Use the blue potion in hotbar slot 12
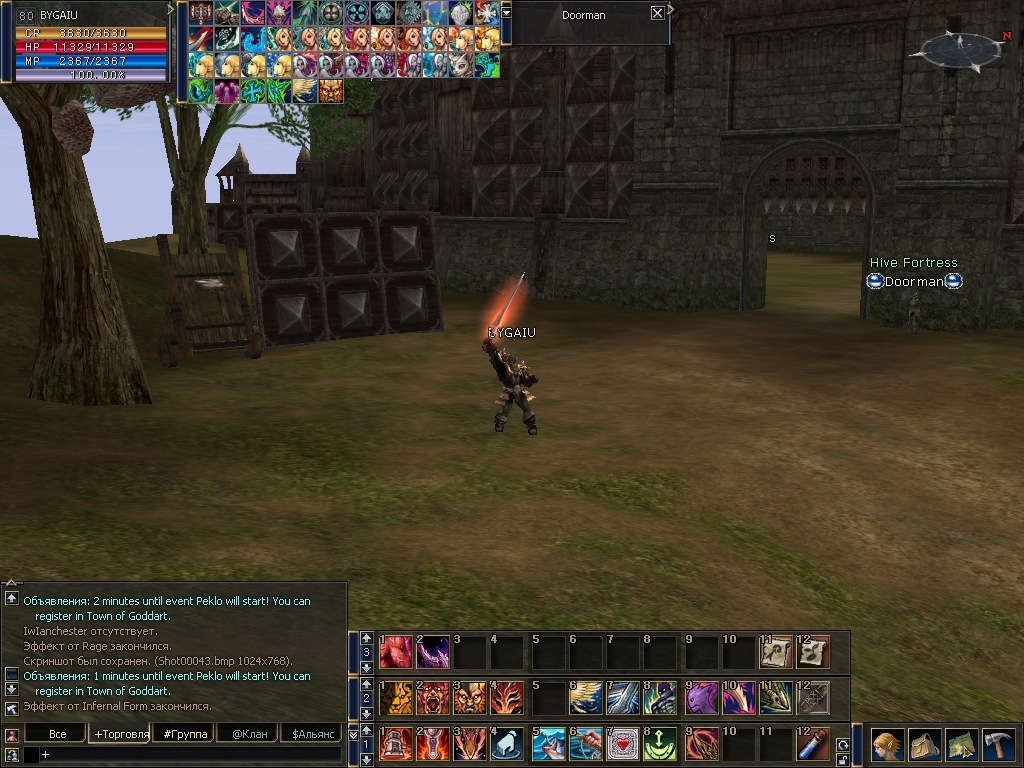Viewport: 1024px width, 768px height. pyautogui.click(x=813, y=745)
